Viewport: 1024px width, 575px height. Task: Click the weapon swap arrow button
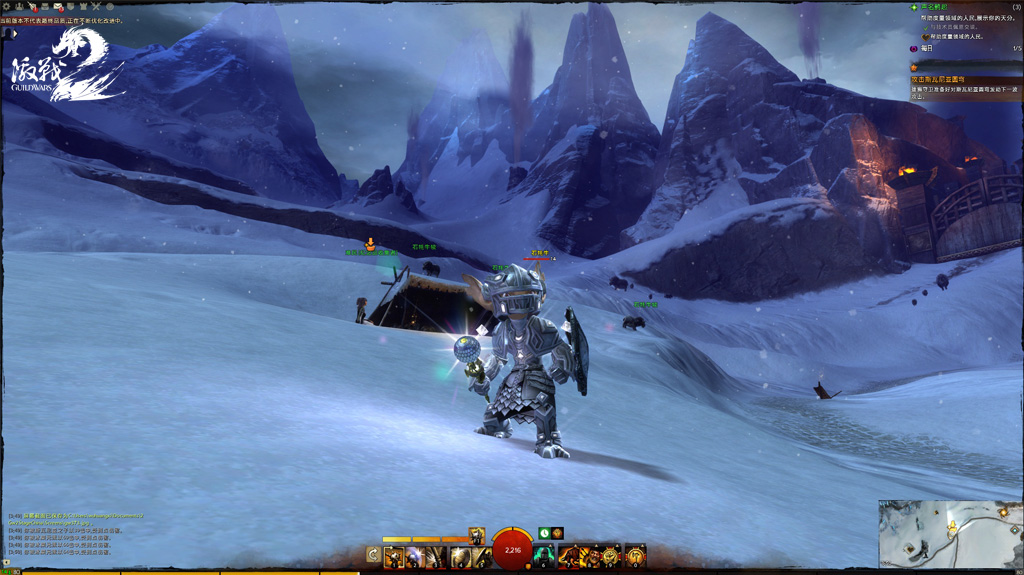[373, 555]
